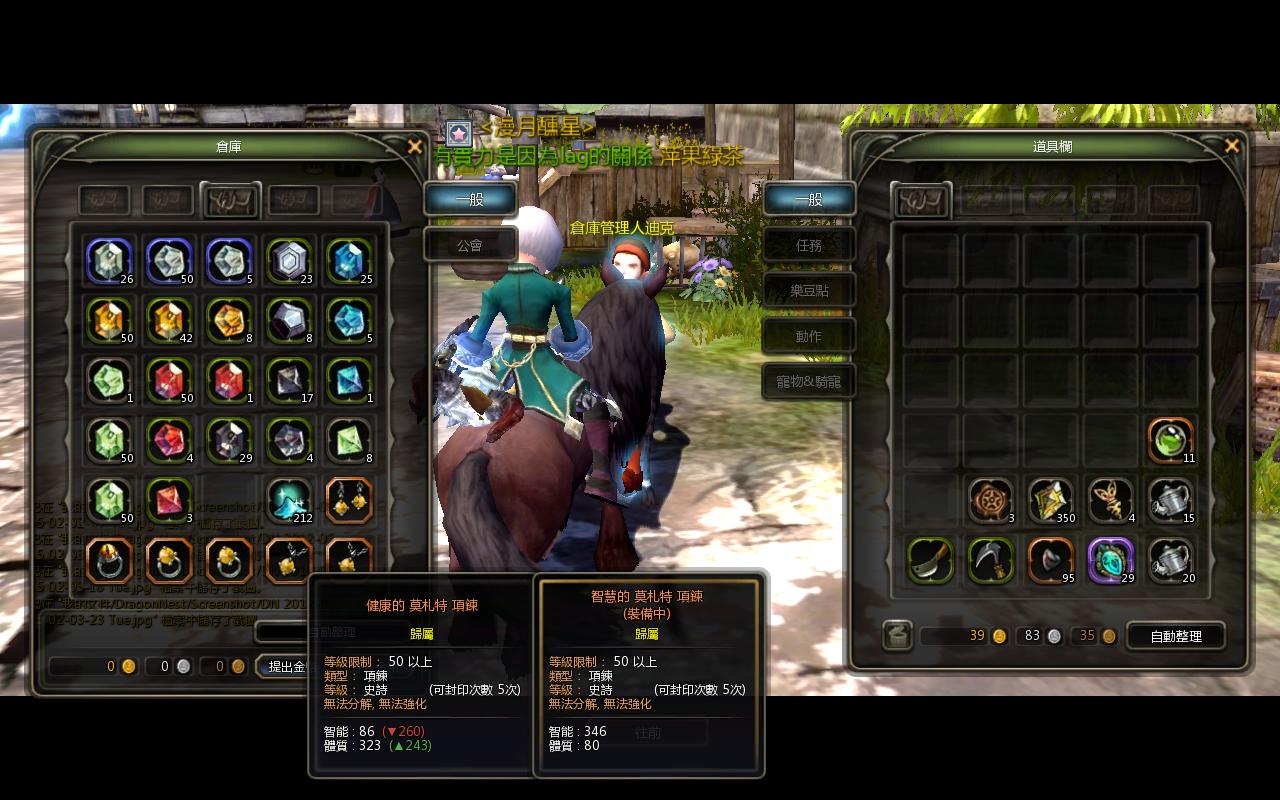Click the 自動整理 auto-sort button in inventory

click(1176, 635)
